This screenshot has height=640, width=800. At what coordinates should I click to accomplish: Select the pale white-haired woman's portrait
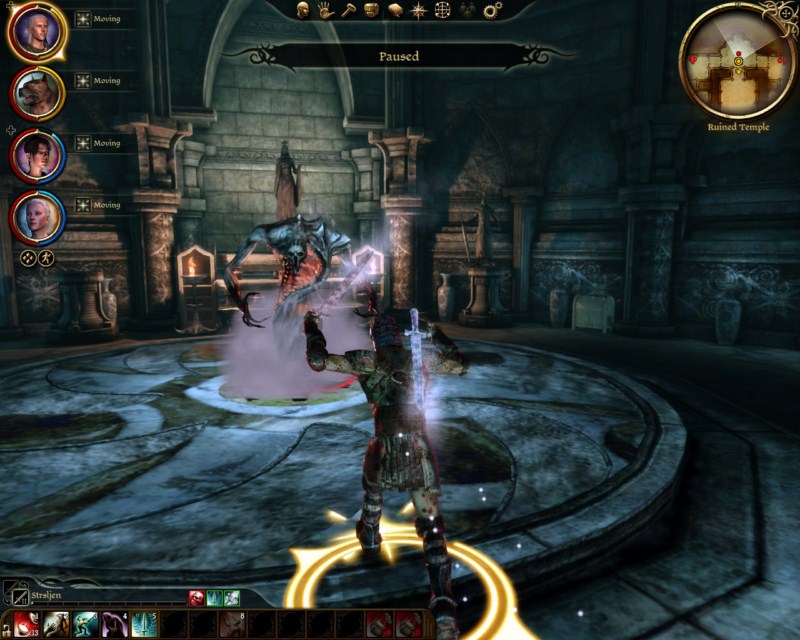point(37,216)
